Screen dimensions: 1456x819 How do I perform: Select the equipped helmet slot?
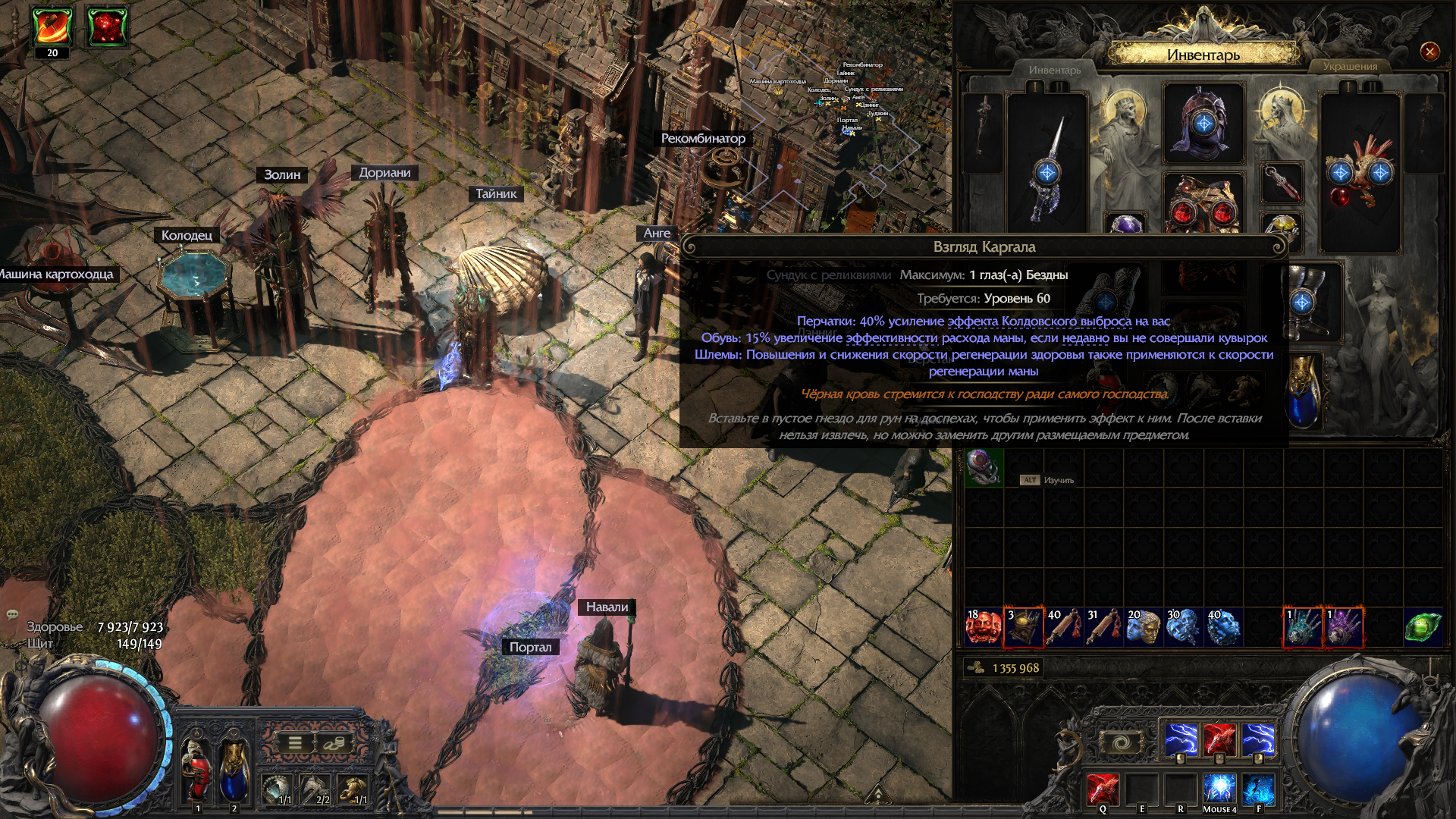click(1203, 124)
